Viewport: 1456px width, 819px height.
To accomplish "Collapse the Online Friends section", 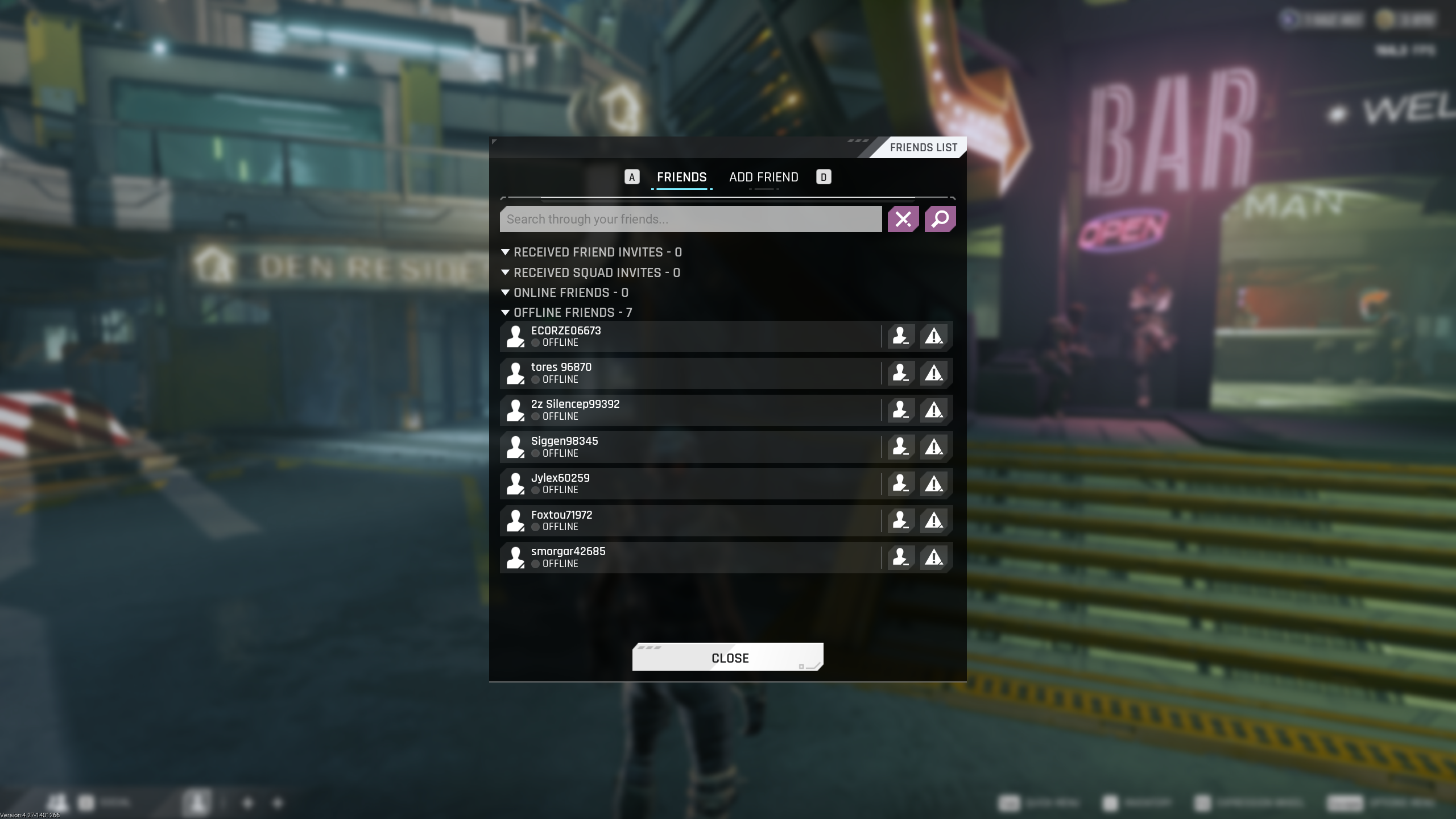I will [x=505, y=292].
